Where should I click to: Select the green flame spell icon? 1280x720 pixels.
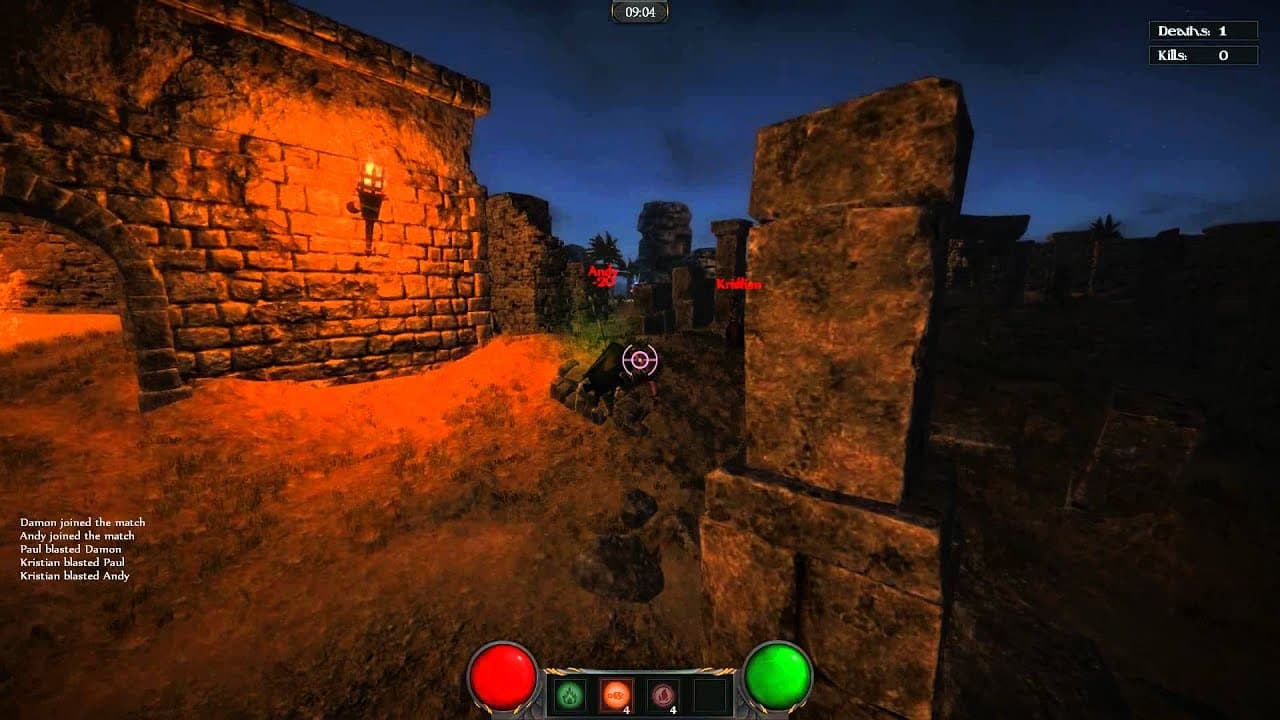pos(570,695)
